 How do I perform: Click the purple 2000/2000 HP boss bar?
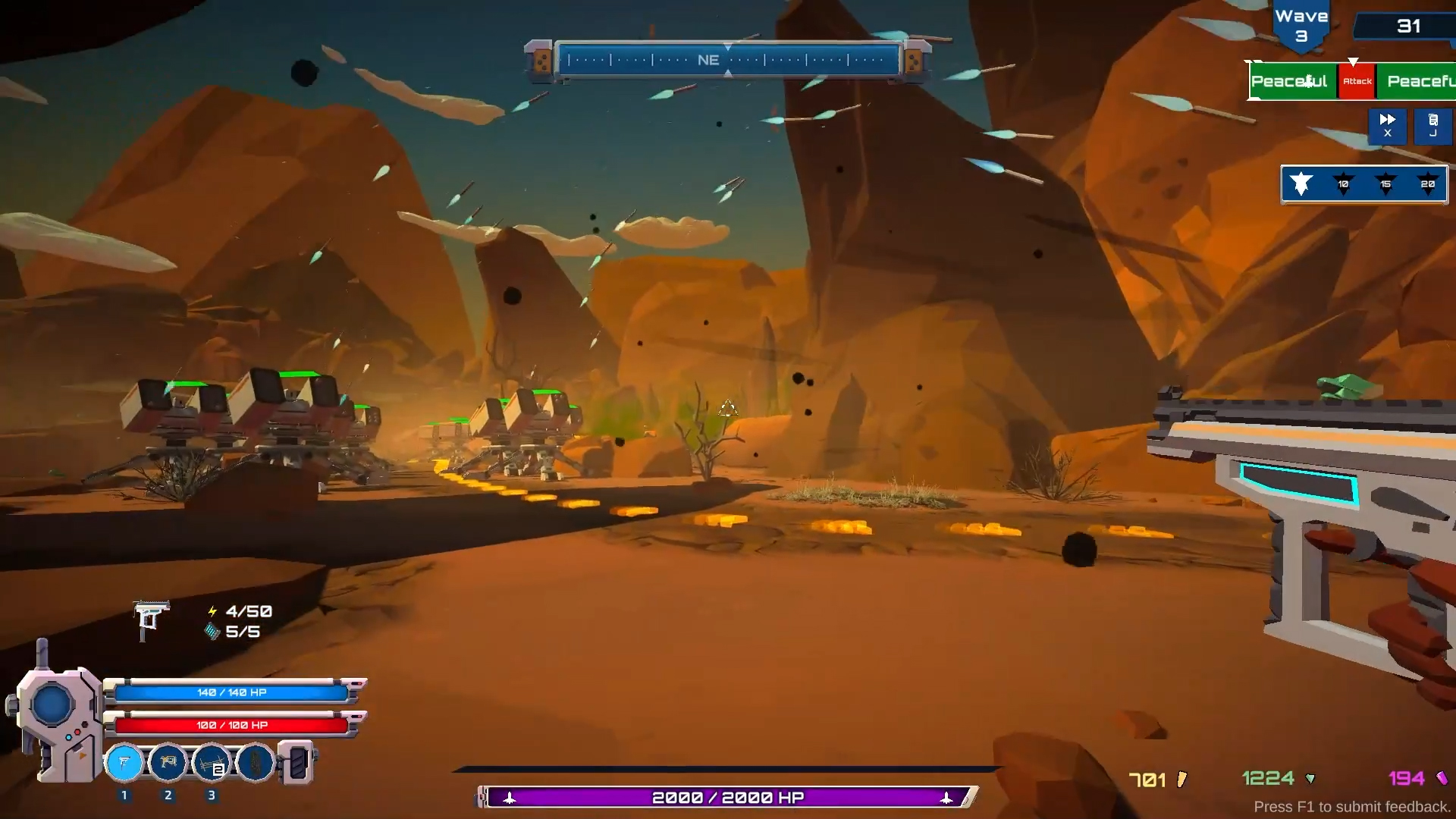tap(726, 797)
